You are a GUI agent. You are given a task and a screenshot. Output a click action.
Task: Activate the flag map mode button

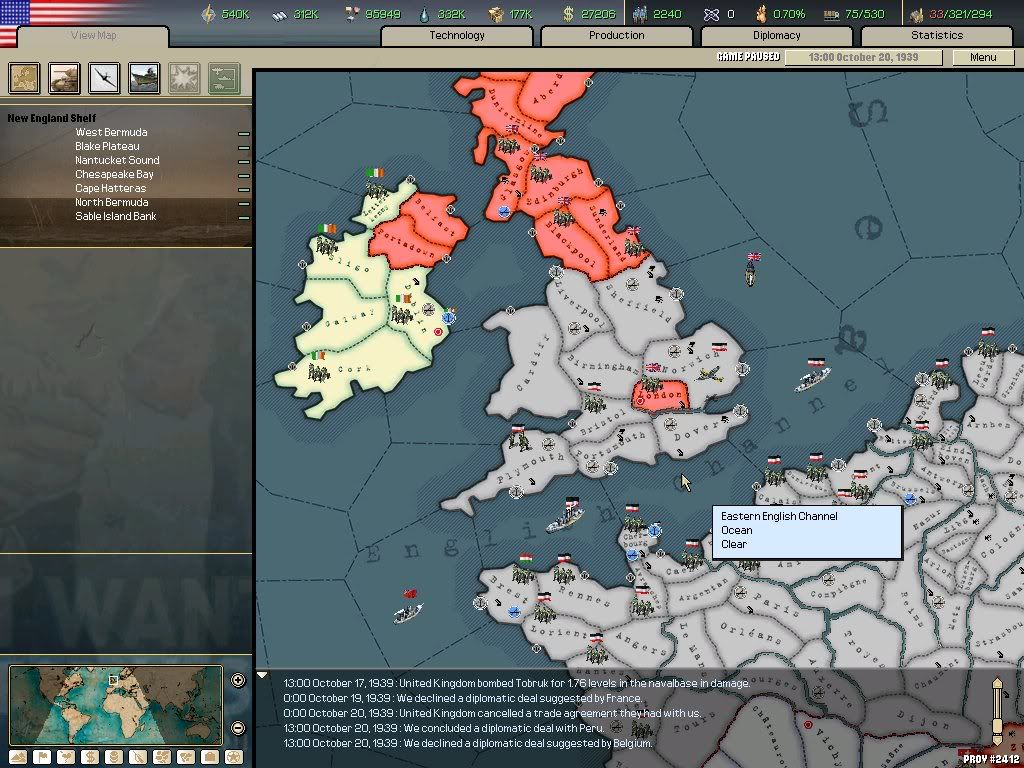(x=41, y=757)
